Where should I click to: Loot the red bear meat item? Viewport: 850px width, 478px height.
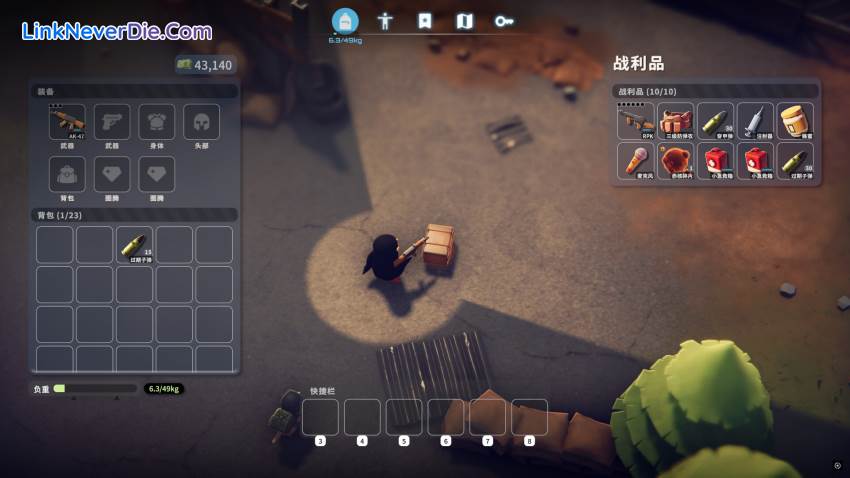[676, 161]
